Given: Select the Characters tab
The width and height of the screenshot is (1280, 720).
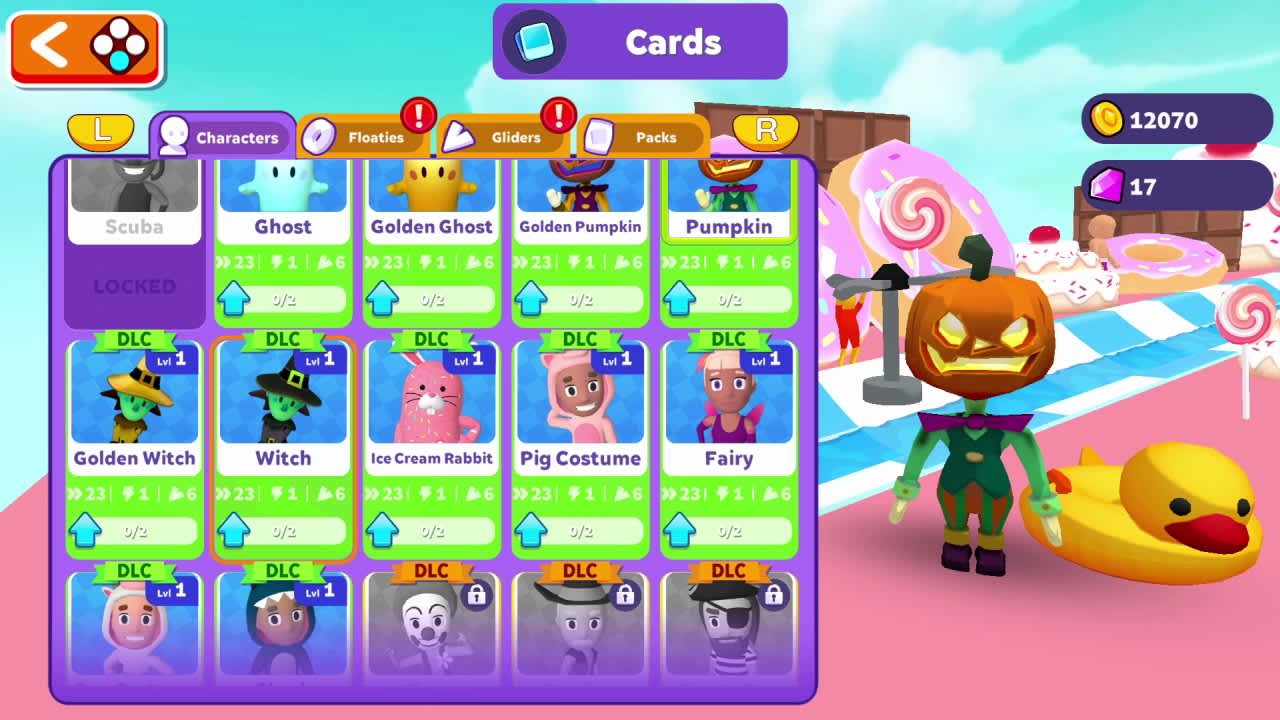Looking at the screenshot, I should pyautogui.click(x=222, y=137).
